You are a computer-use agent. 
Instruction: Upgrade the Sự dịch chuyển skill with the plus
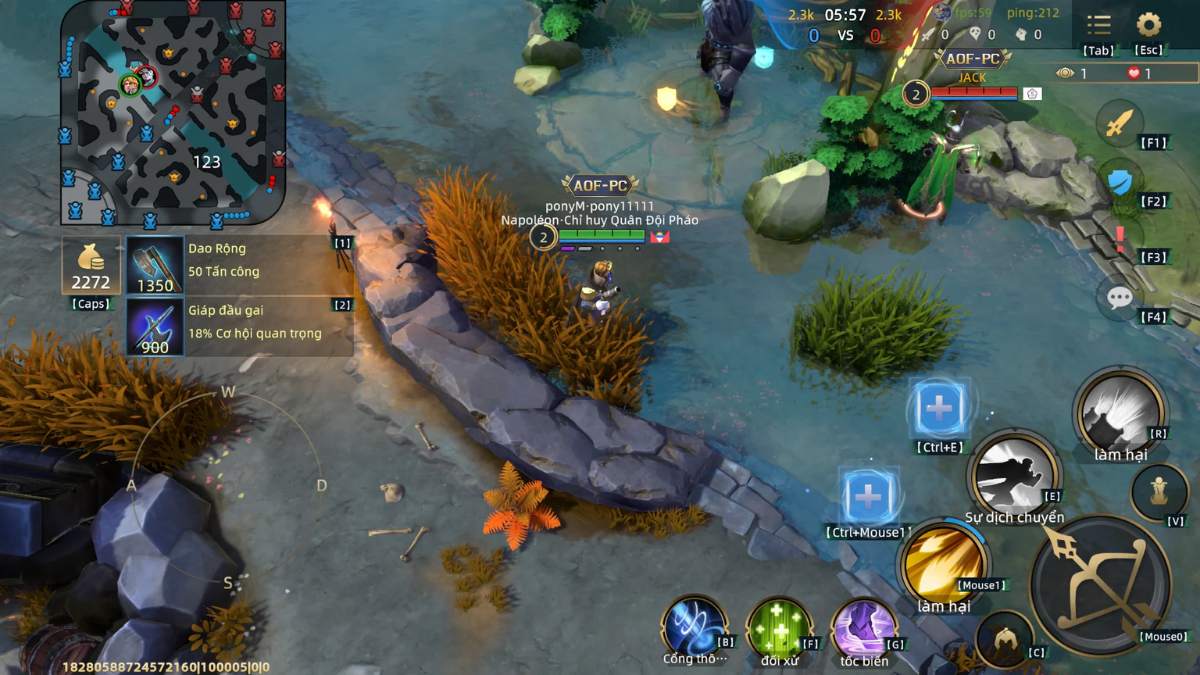[938, 409]
